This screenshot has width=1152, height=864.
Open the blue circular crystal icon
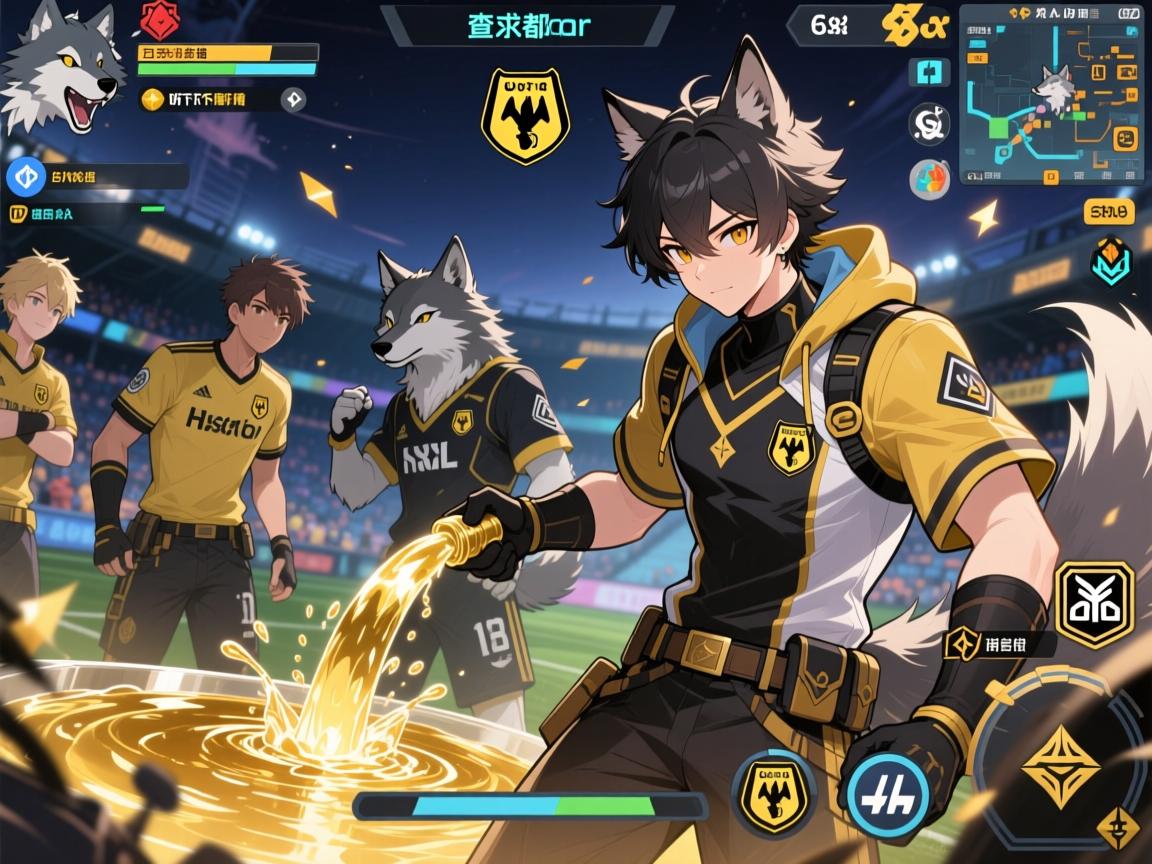coord(26,177)
